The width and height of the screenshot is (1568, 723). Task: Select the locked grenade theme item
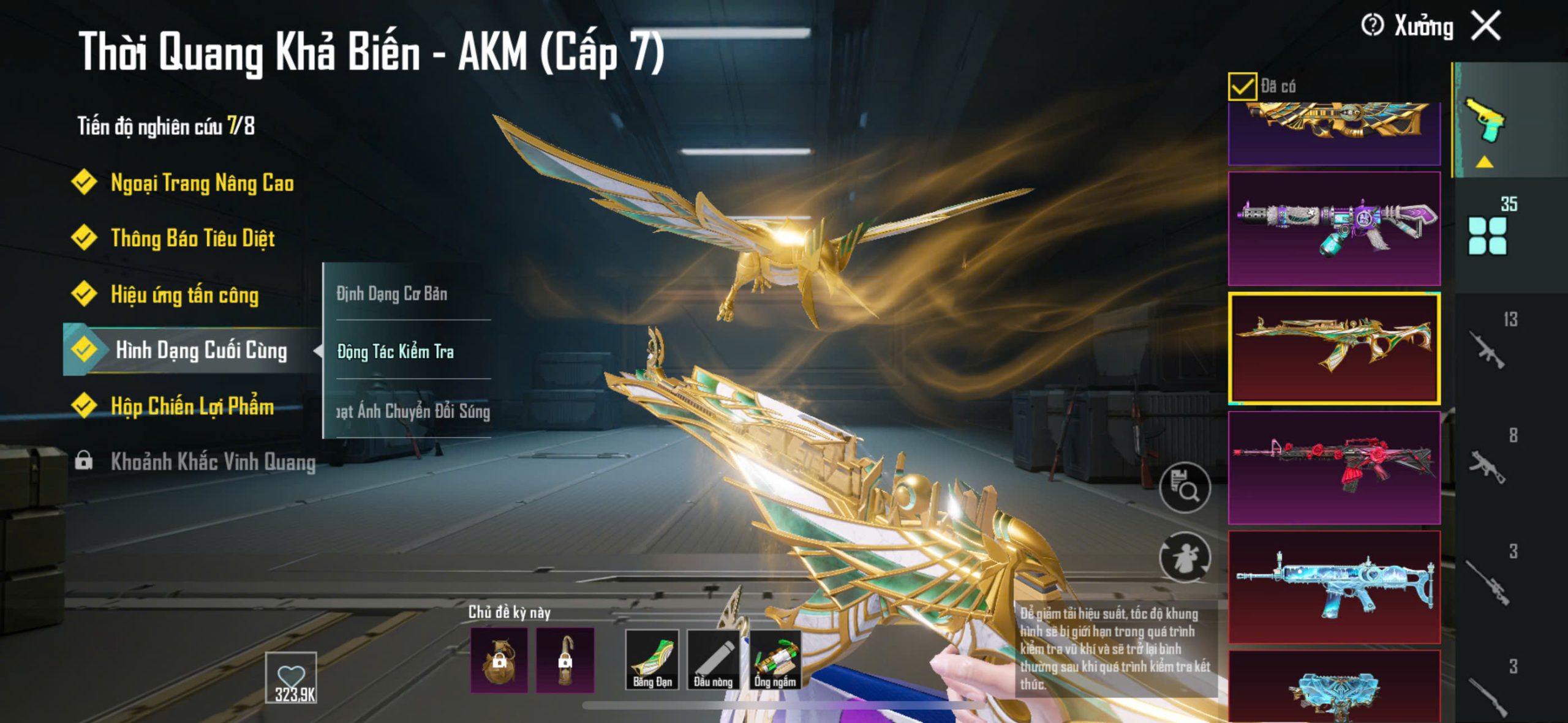(499, 660)
